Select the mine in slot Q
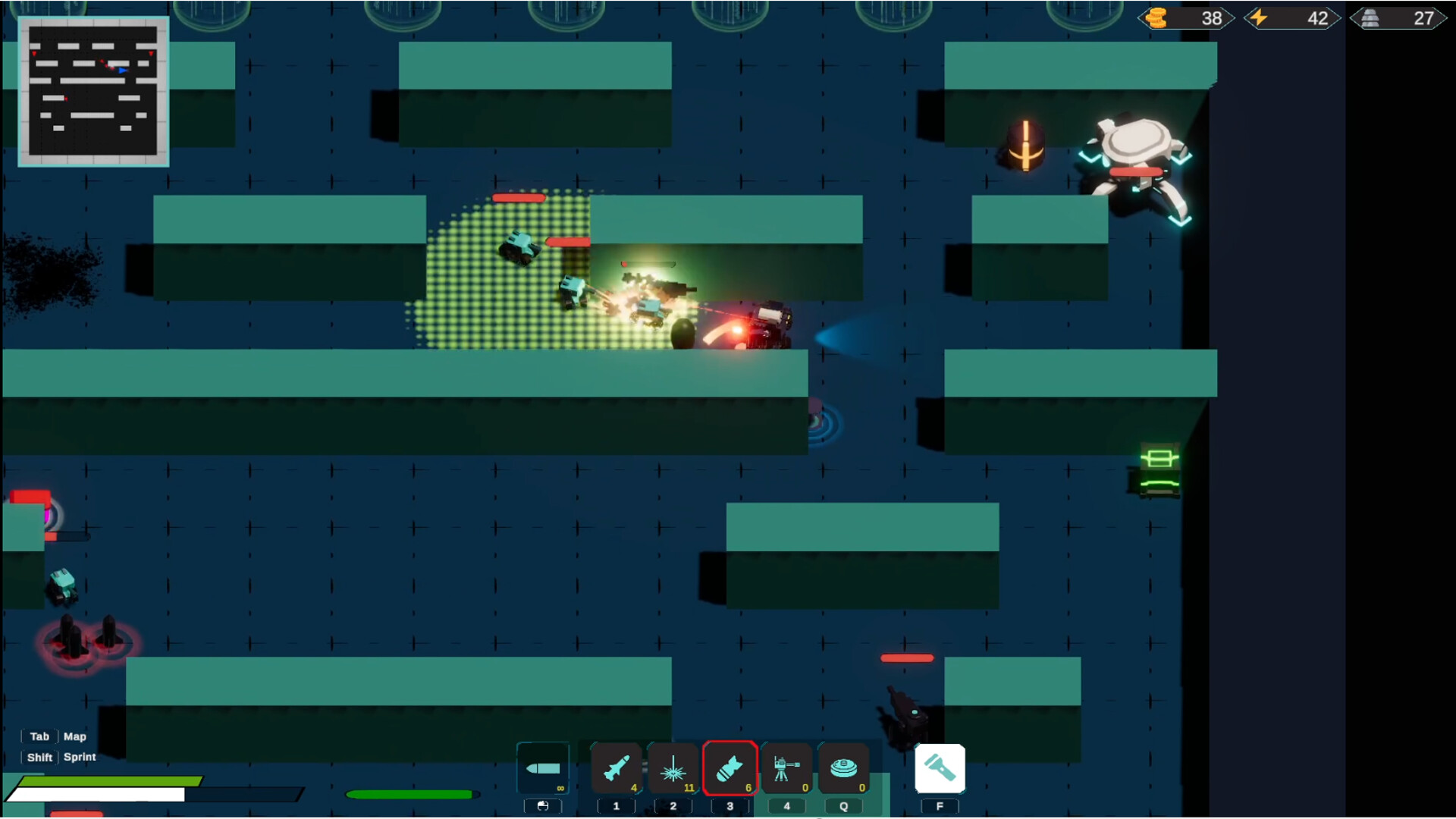1456x819 pixels. coord(843,769)
